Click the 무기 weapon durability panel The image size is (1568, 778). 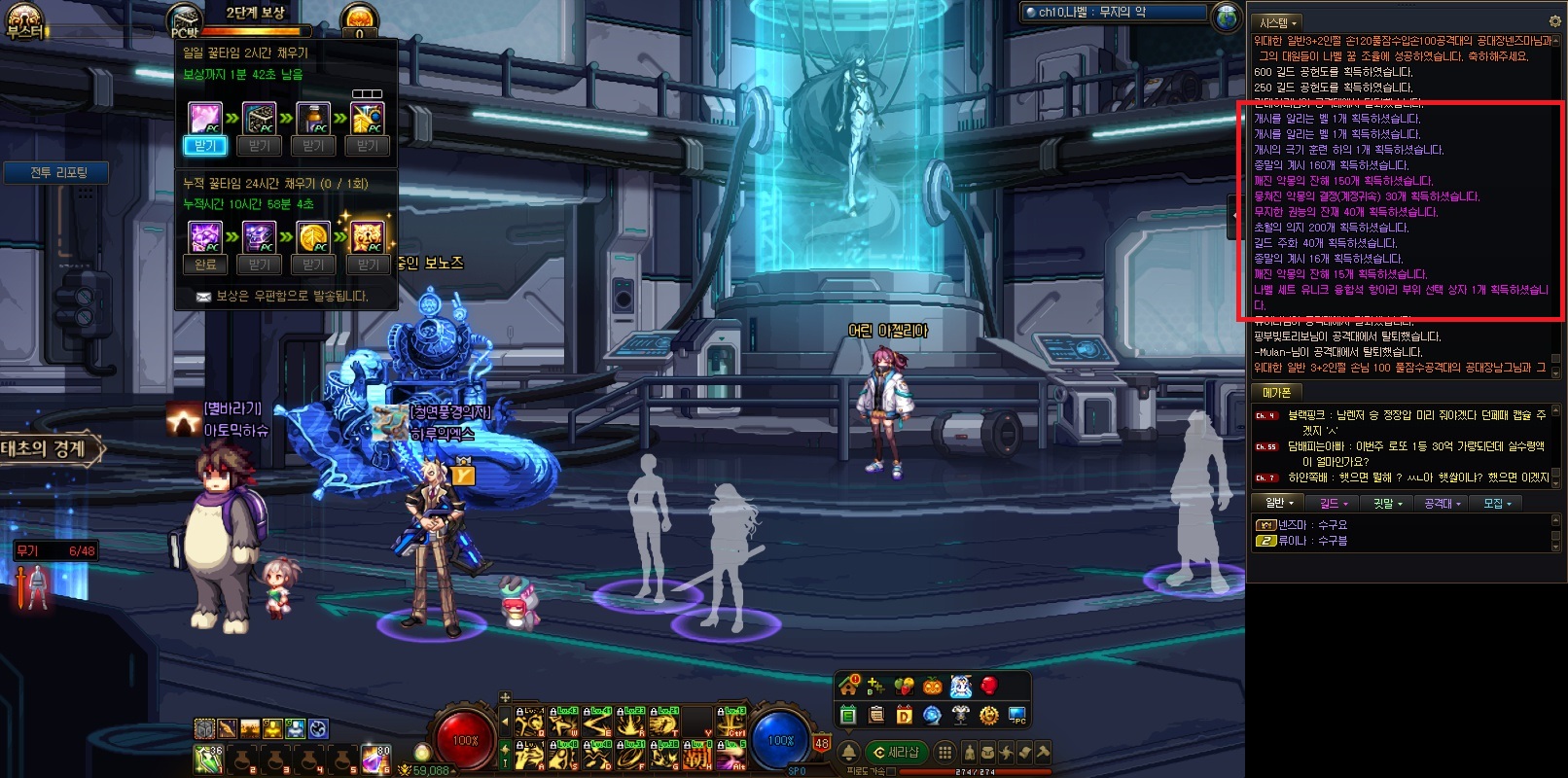click(x=54, y=551)
